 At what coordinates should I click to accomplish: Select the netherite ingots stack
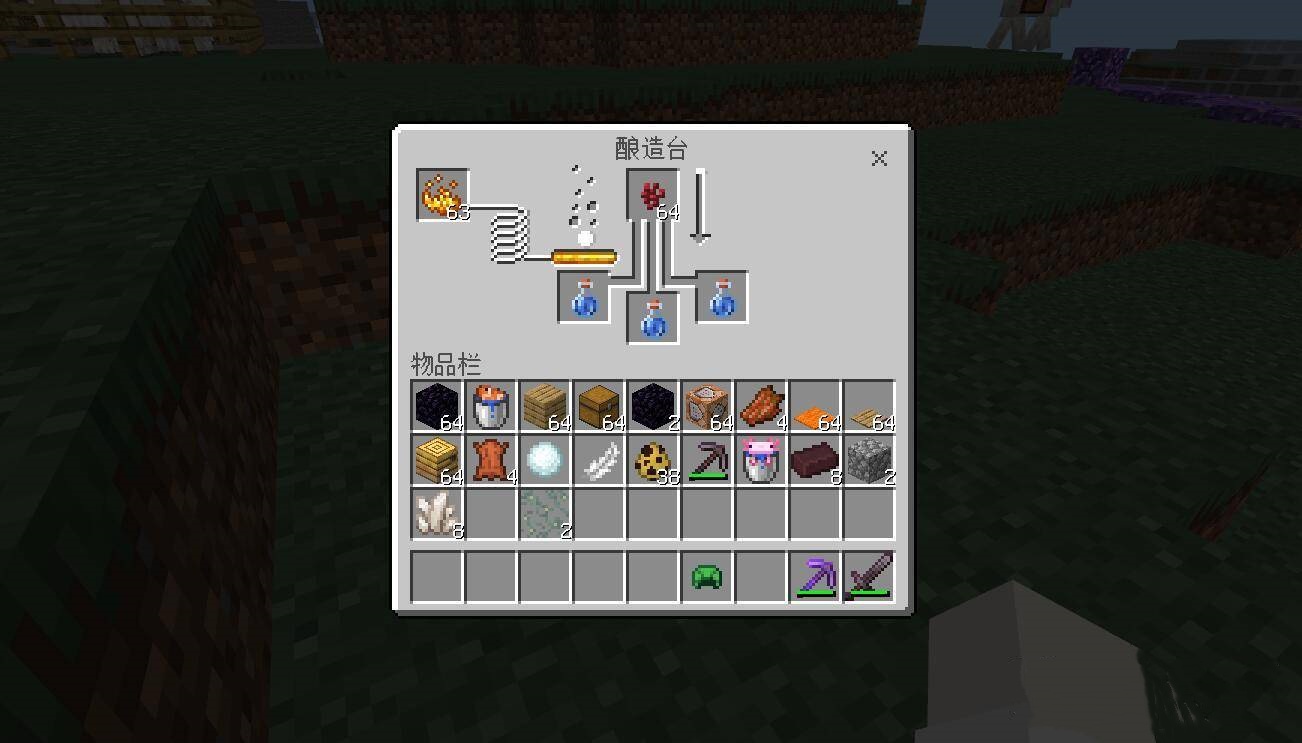coord(815,460)
